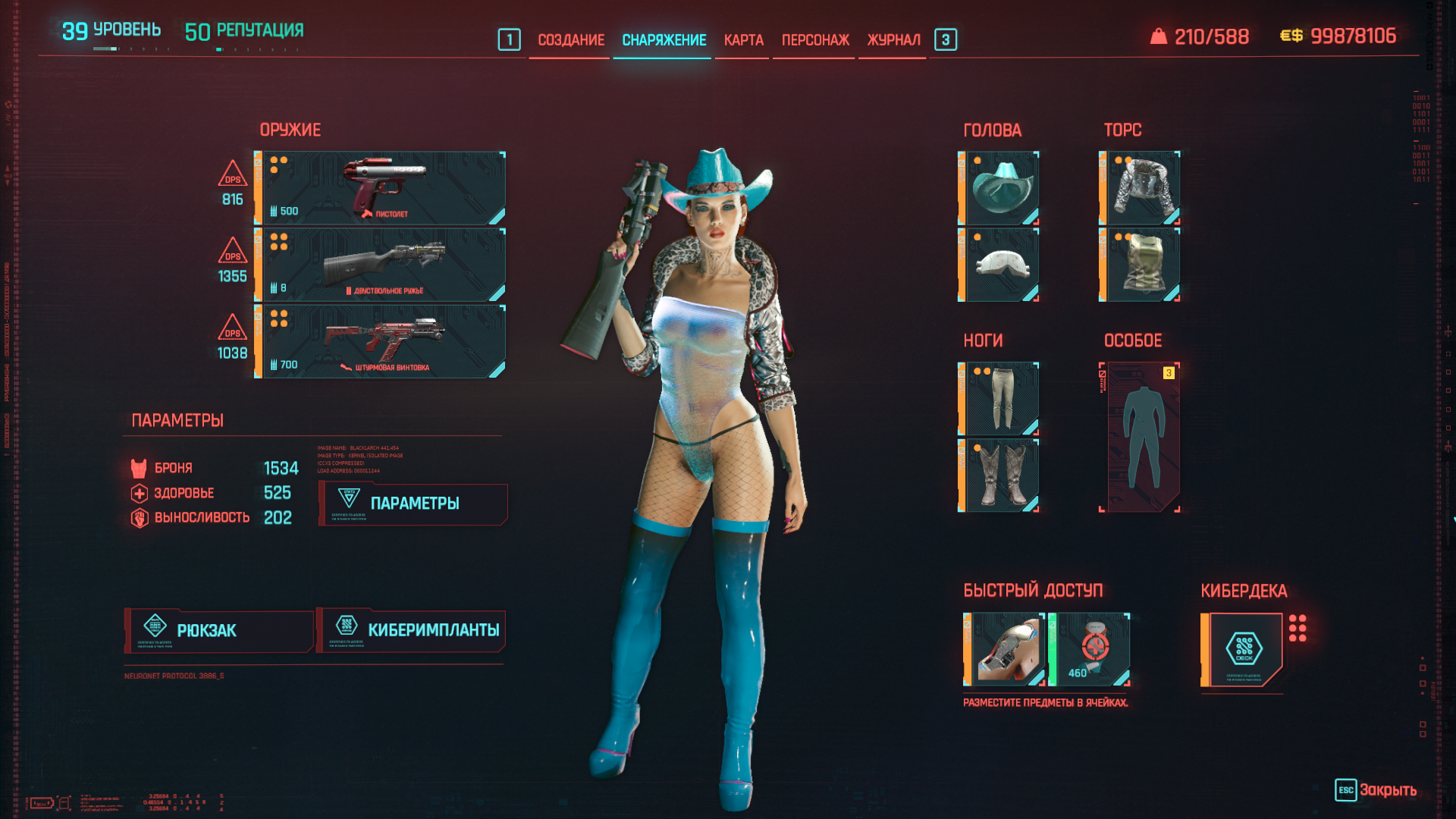Switch to the Создание tab
This screenshot has width=1456, height=819.
(571, 40)
